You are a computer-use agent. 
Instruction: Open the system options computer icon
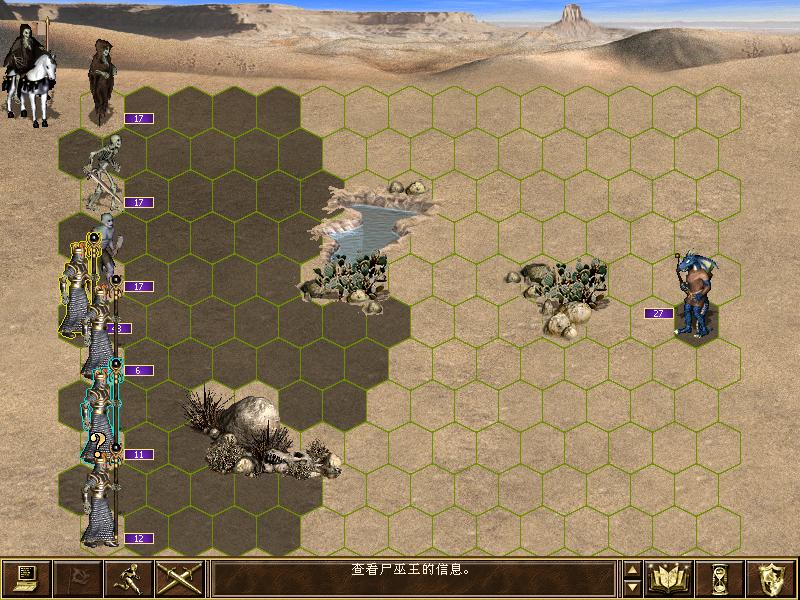tap(26, 579)
